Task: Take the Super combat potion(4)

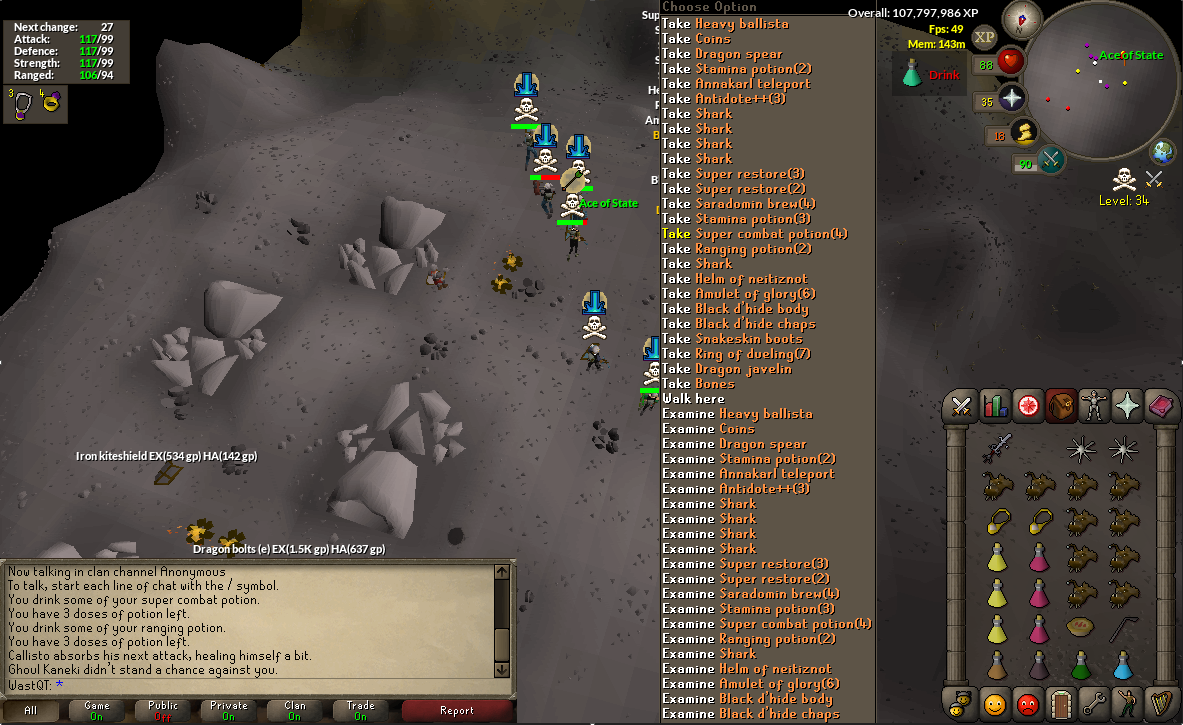Action: (754, 233)
